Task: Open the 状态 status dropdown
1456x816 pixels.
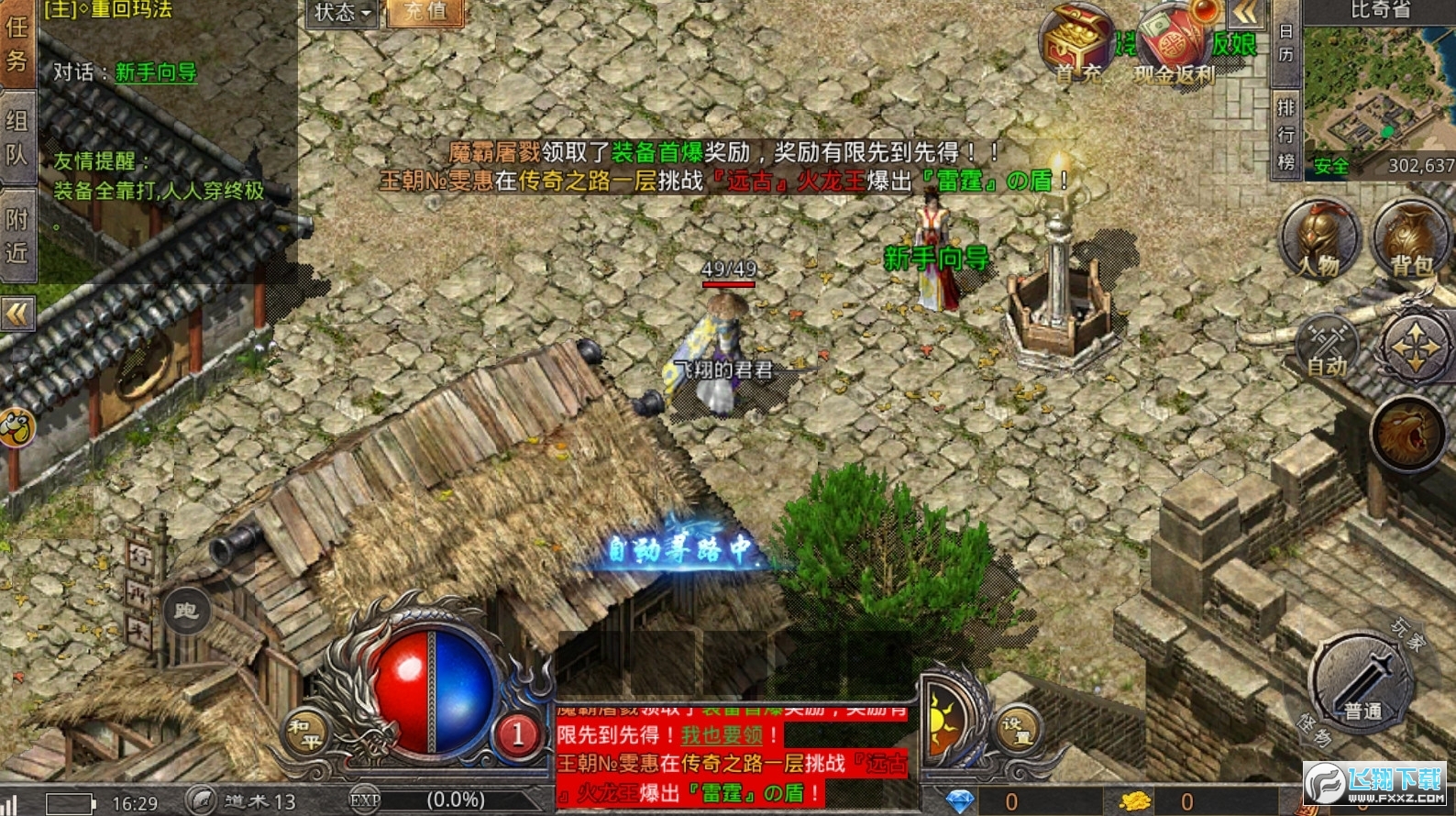Action: point(340,16)
